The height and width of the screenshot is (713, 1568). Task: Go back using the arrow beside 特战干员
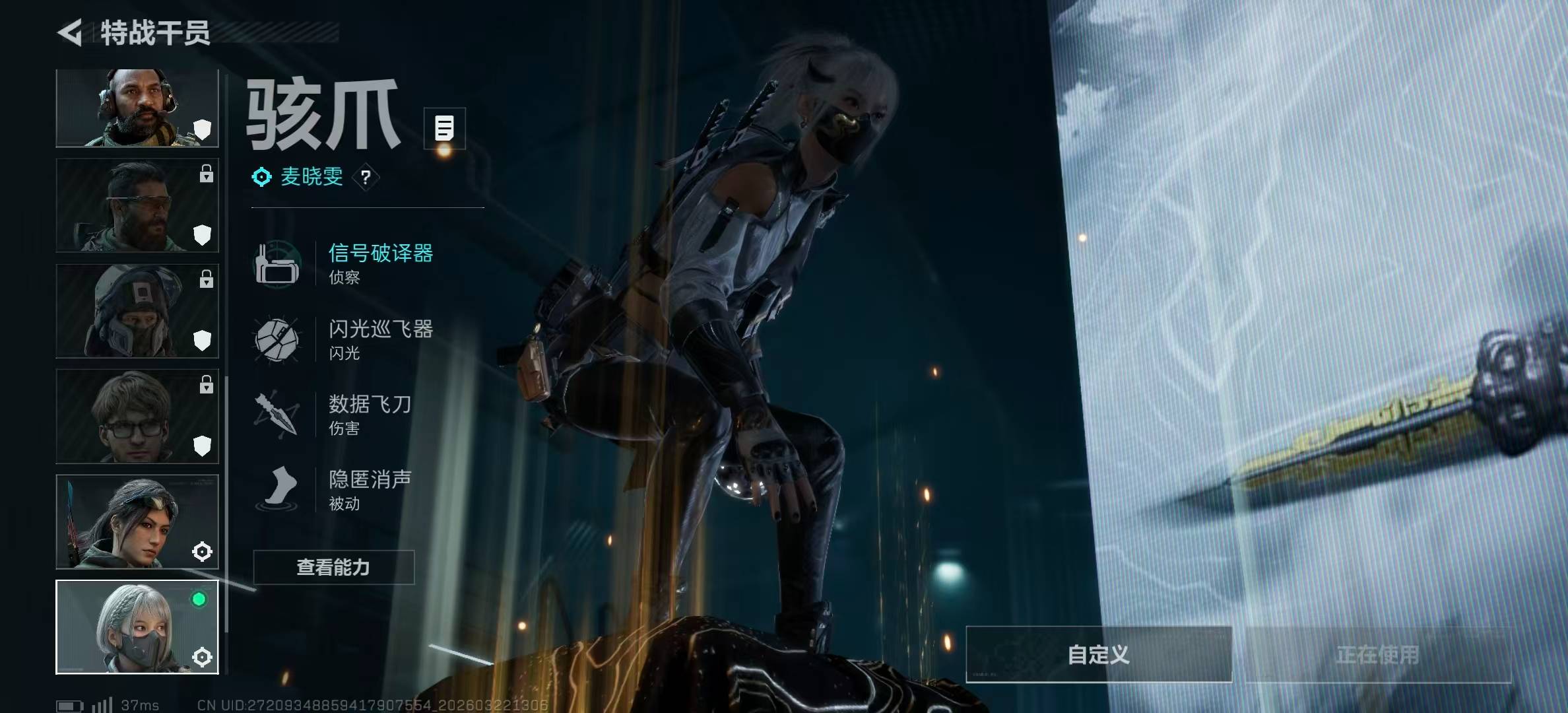coord(70,32)
